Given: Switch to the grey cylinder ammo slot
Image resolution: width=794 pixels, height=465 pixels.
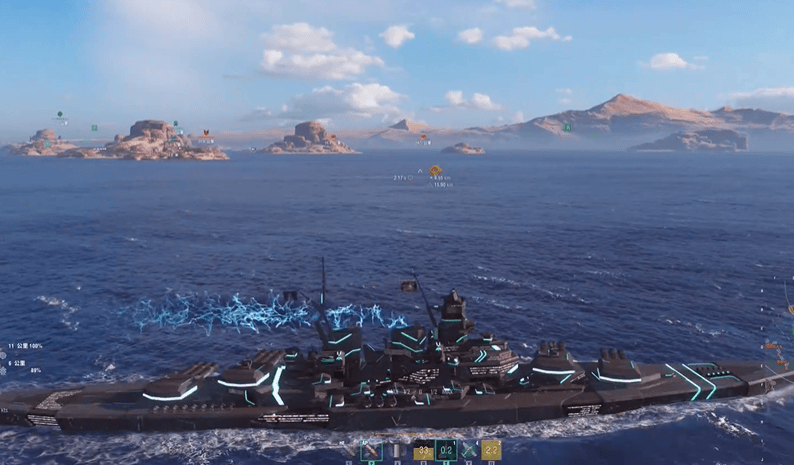Looking at the screenshot, I should [395, 451].
